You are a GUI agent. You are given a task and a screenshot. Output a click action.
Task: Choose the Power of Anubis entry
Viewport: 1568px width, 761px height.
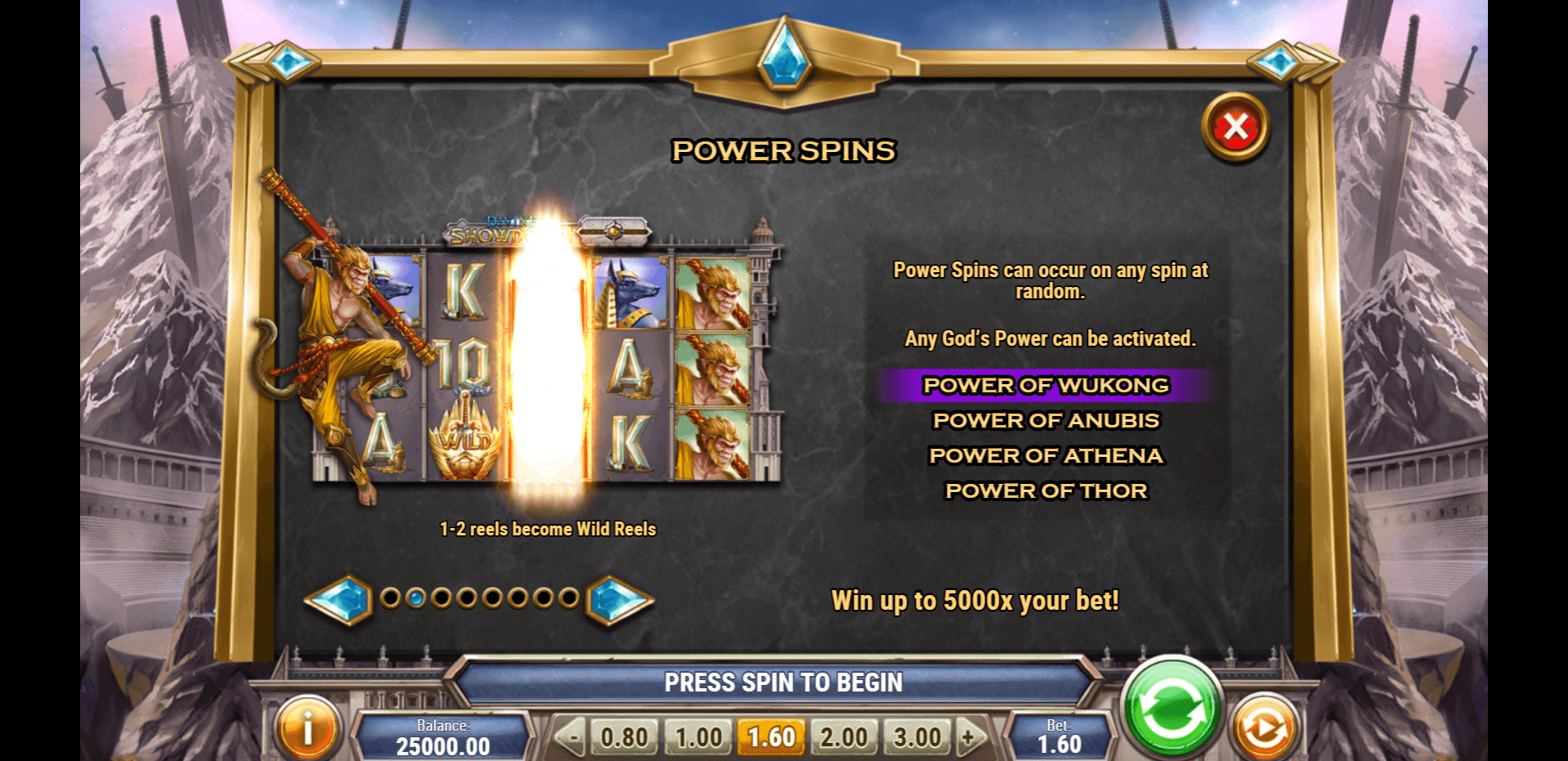tap(1046, 420)
